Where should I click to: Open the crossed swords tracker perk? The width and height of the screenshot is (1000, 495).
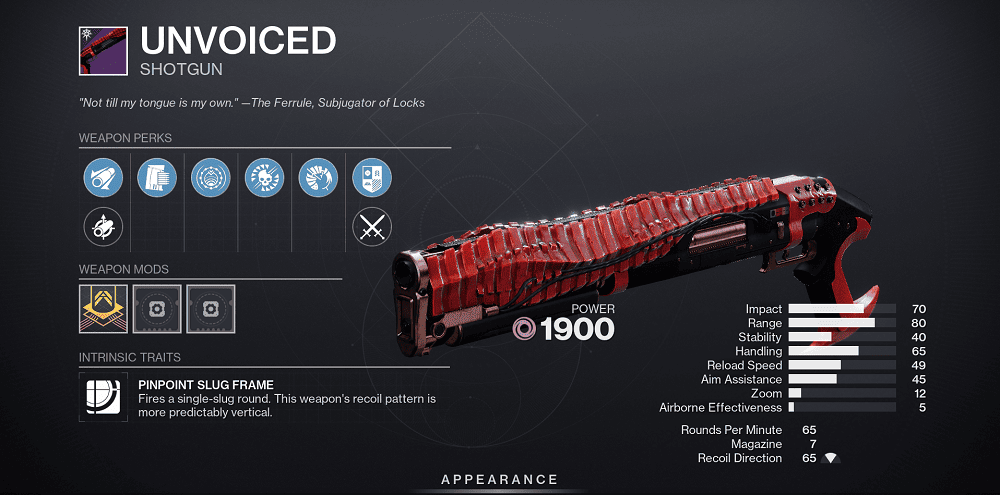click(x=372, y=228)
